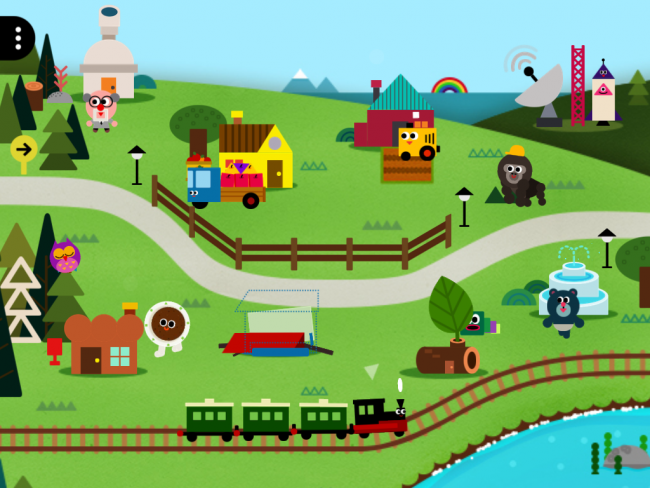650x488 pixels.
Task: Open the three-dot menu
Action: pos(17,37)
